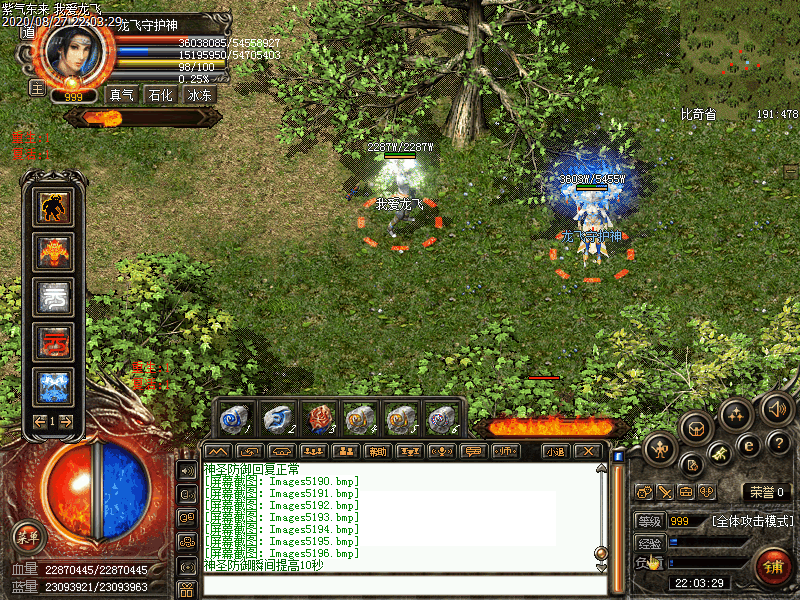The image size is (800, 600).
Task: Click the 冰冻 status button
Action: tap(200, 95)
